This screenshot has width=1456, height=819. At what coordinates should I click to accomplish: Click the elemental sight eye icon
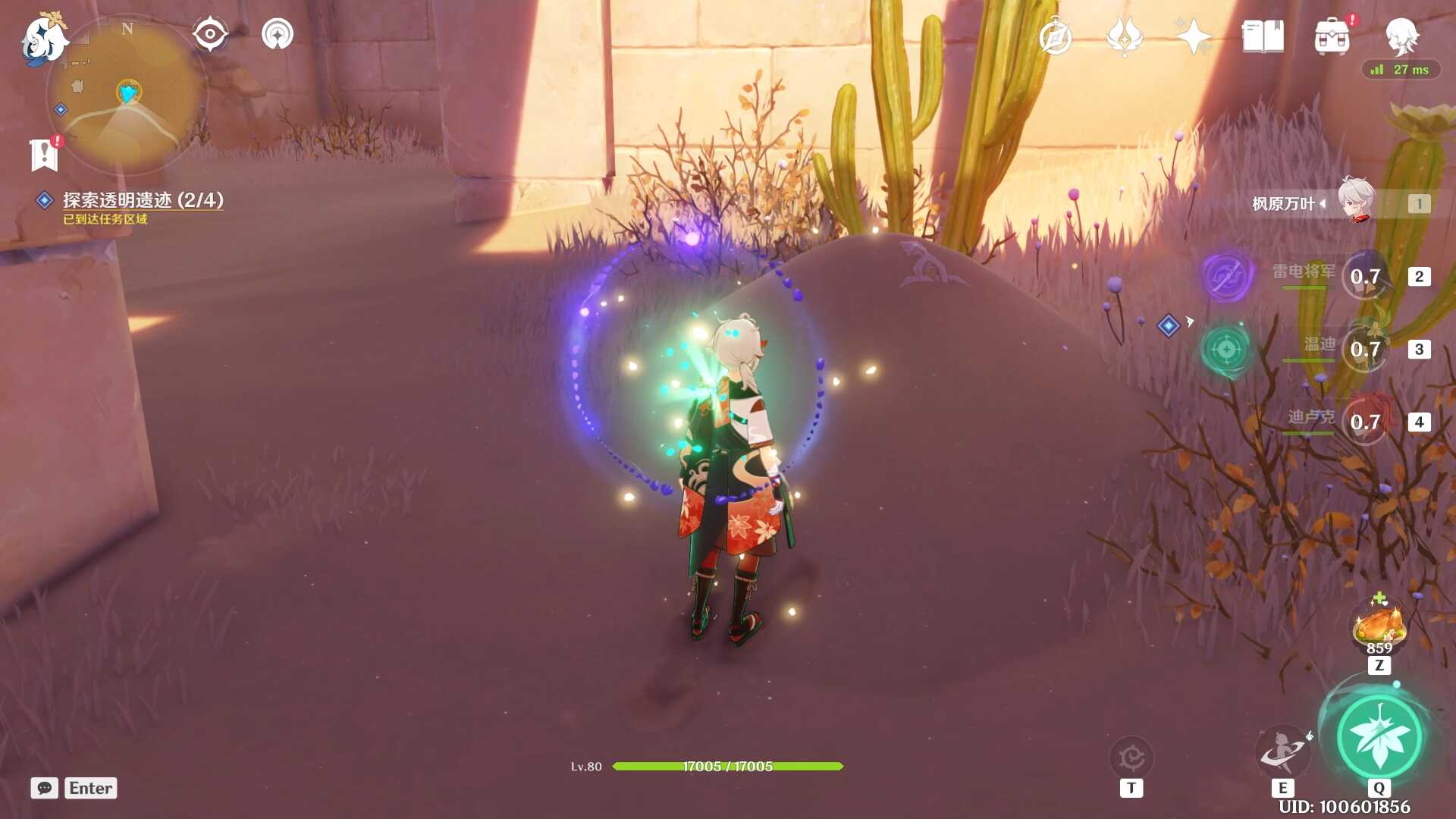click(x=209, y=35)
